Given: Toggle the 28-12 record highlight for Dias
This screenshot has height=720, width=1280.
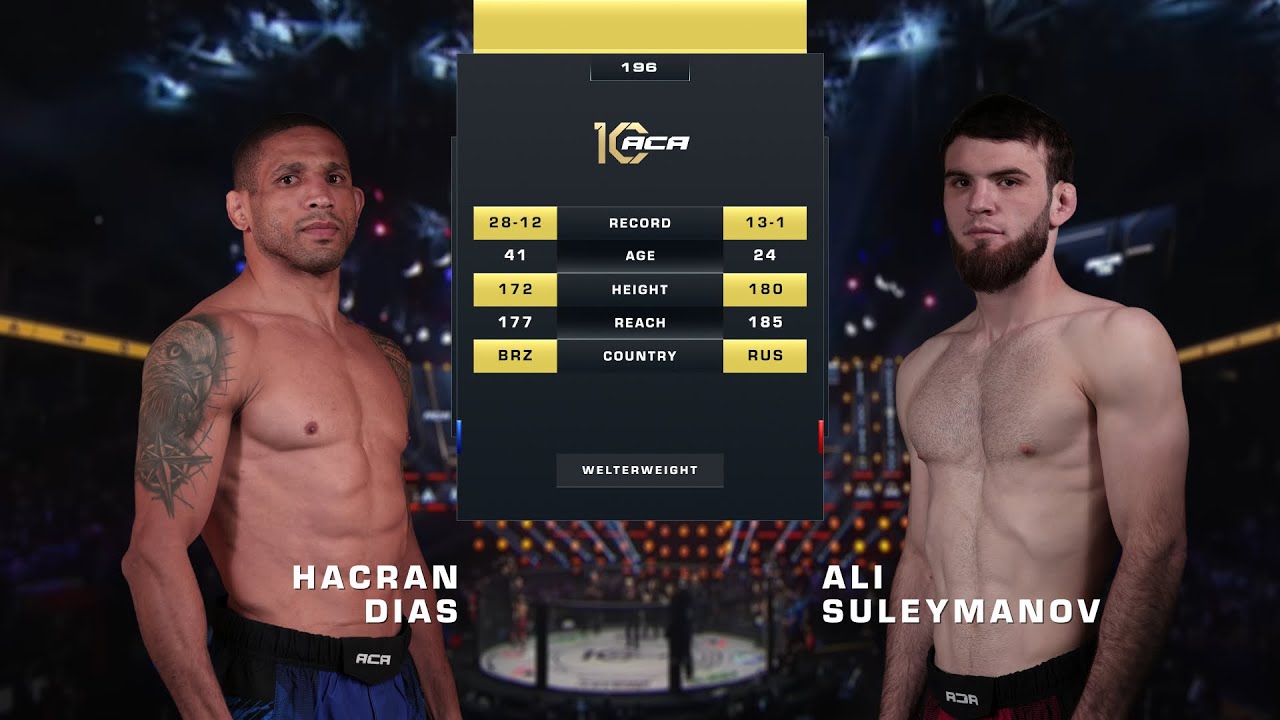Looking at the screenshot, I should 514,222.
